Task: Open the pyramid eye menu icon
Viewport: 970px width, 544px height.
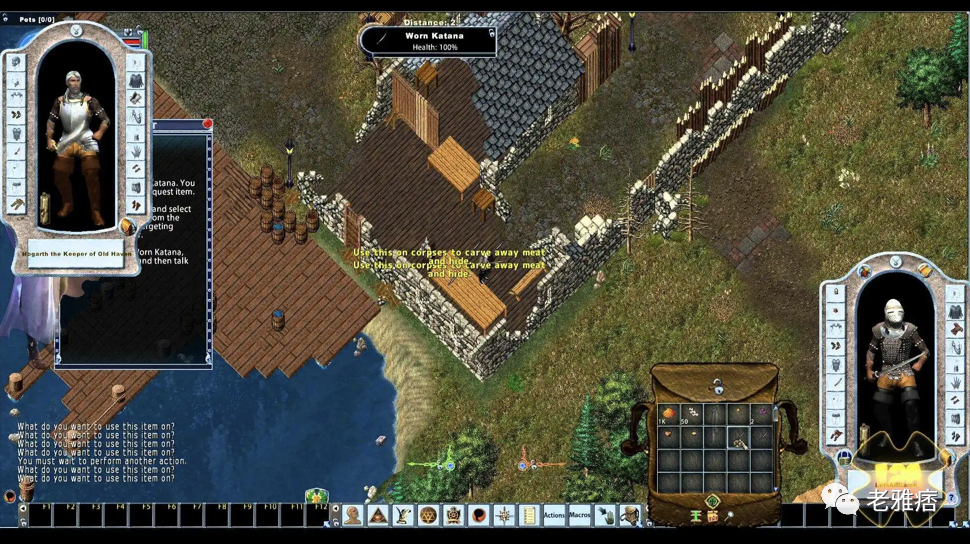Action: point(378,515)
